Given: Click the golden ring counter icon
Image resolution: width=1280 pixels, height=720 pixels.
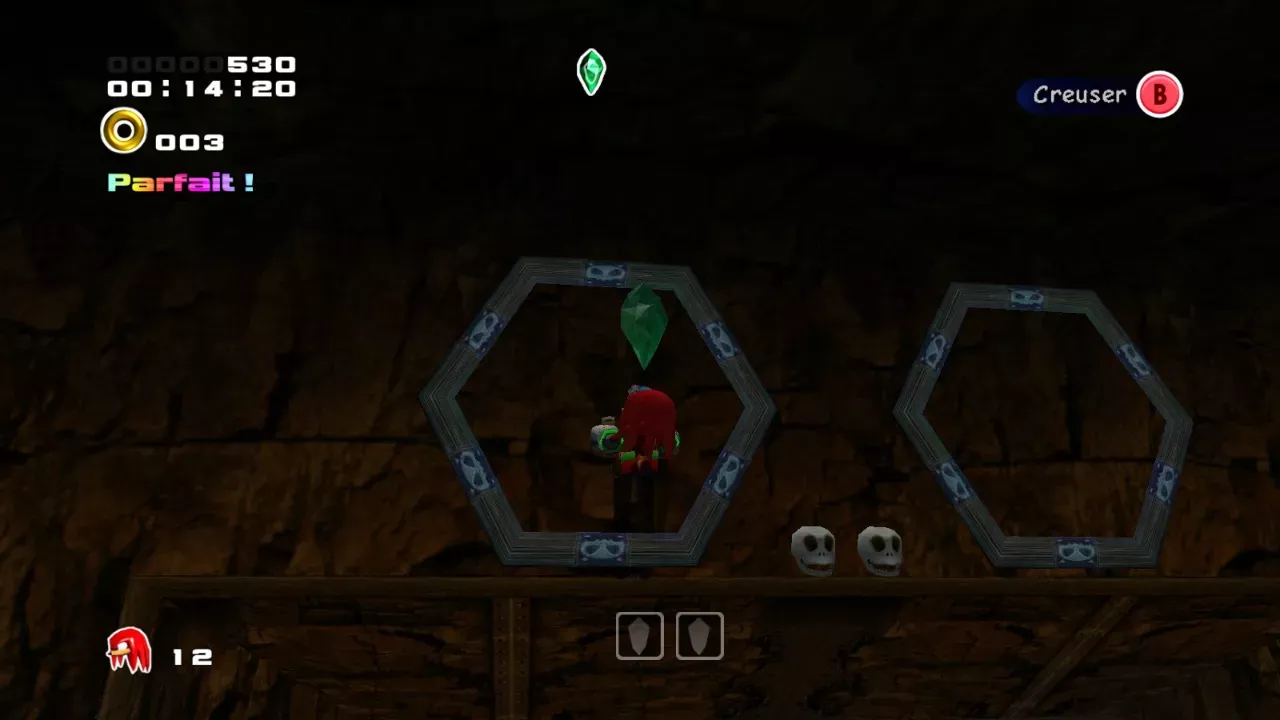Looking at the screenshot, I should [124, 130].
